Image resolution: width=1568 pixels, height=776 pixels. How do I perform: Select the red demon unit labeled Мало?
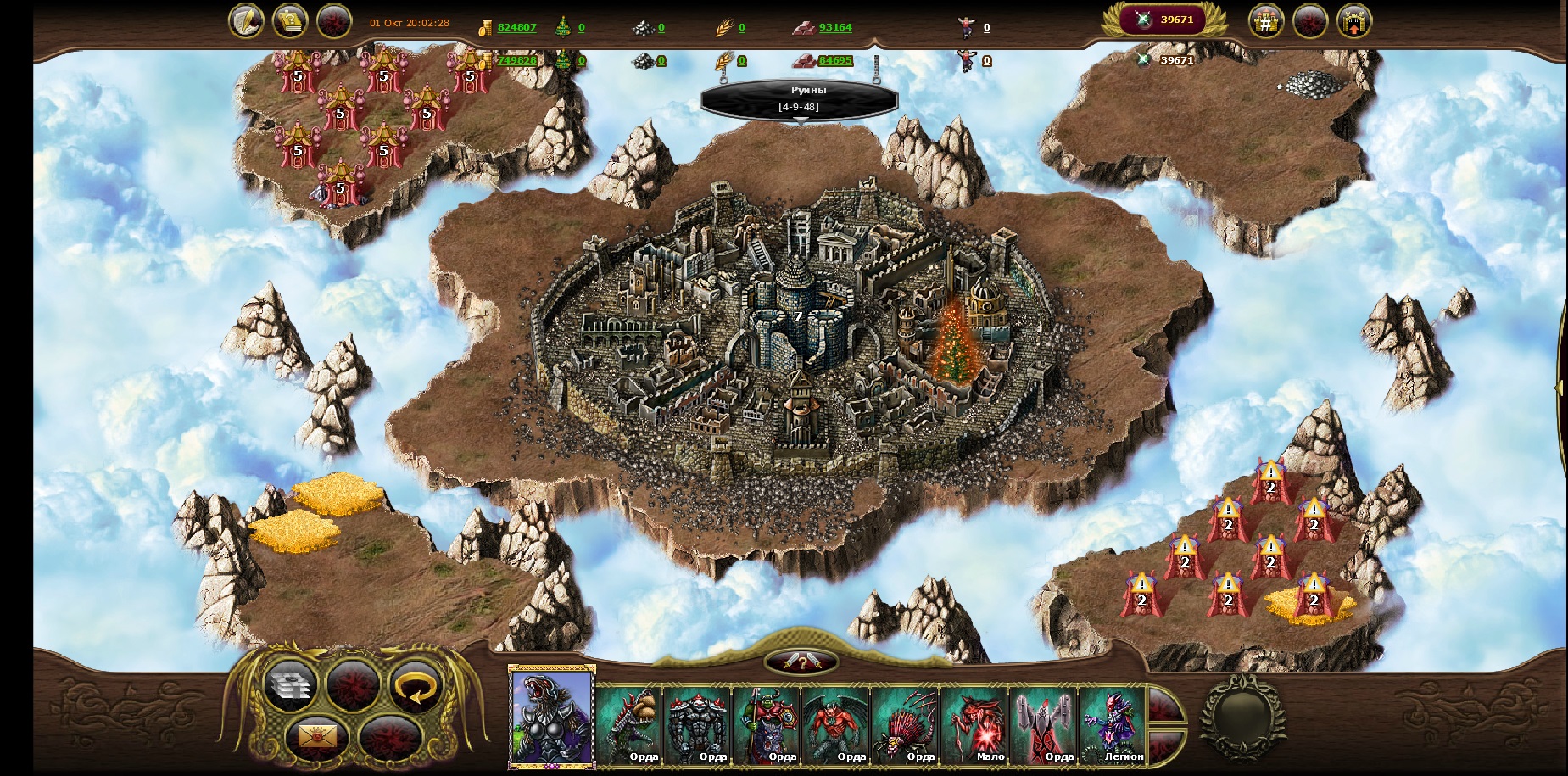(x=974, y=725)
